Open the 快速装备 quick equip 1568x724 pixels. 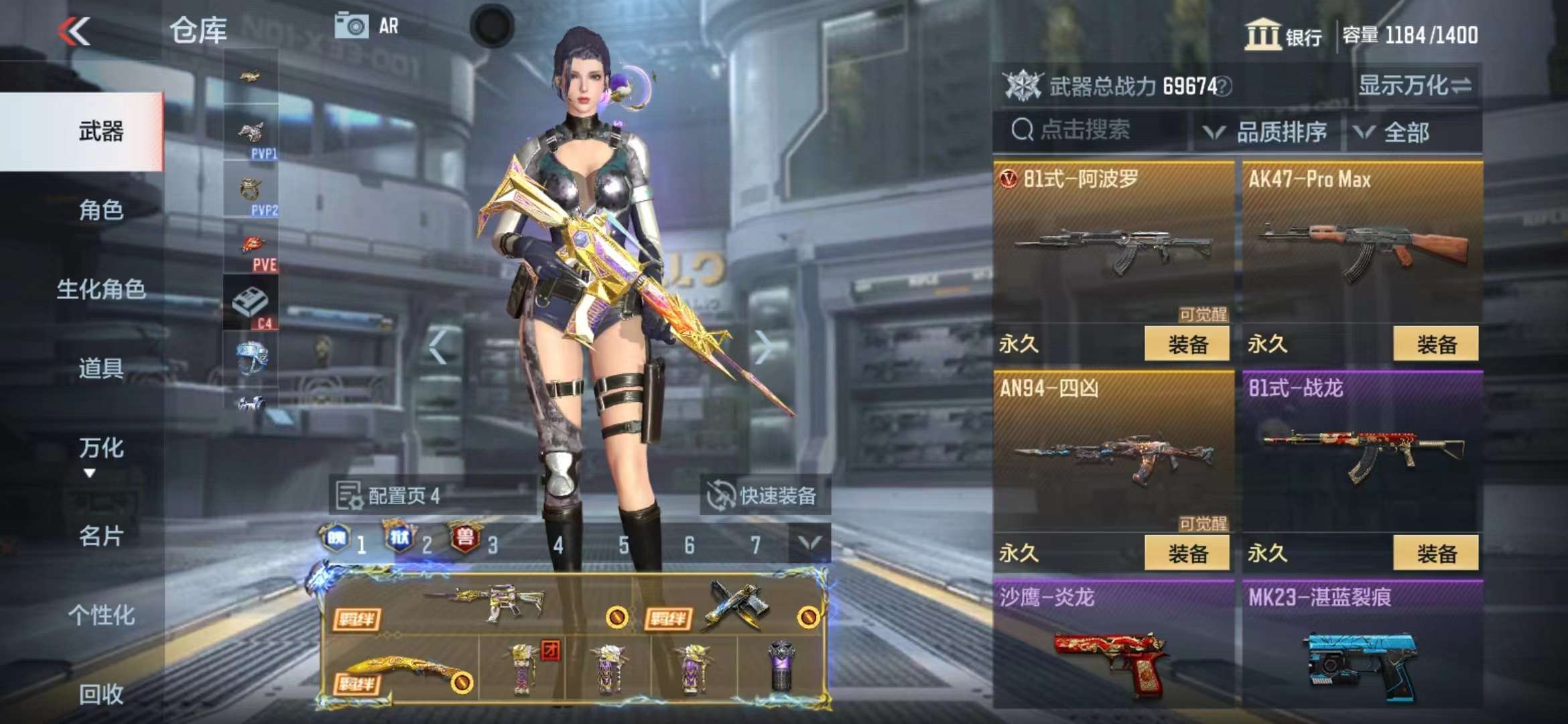764,496
